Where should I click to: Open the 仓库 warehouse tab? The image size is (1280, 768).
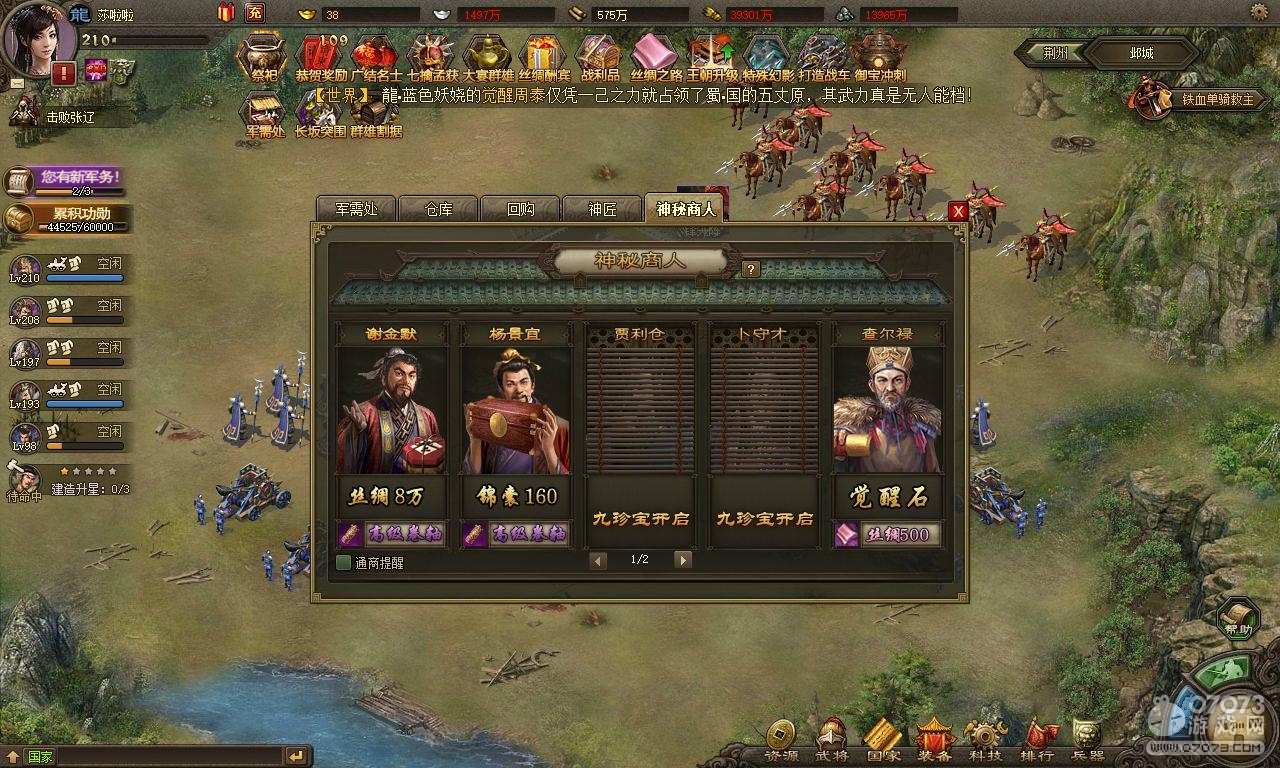point(439,209)
